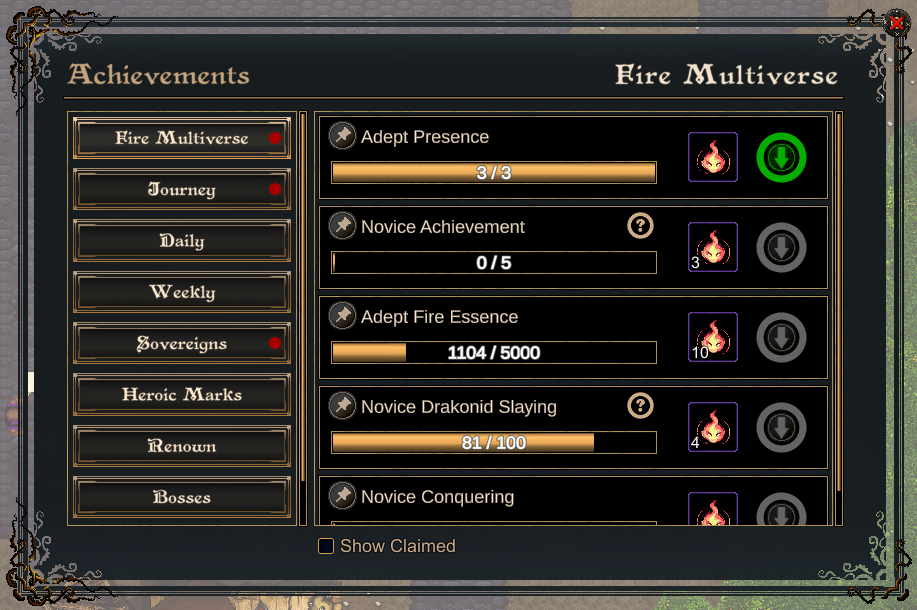Image resolution: width=917 pixels, height=610 pixels.
Task: Pin the Novice Drakonid Slaying achievement
Action: click(343, 406)
